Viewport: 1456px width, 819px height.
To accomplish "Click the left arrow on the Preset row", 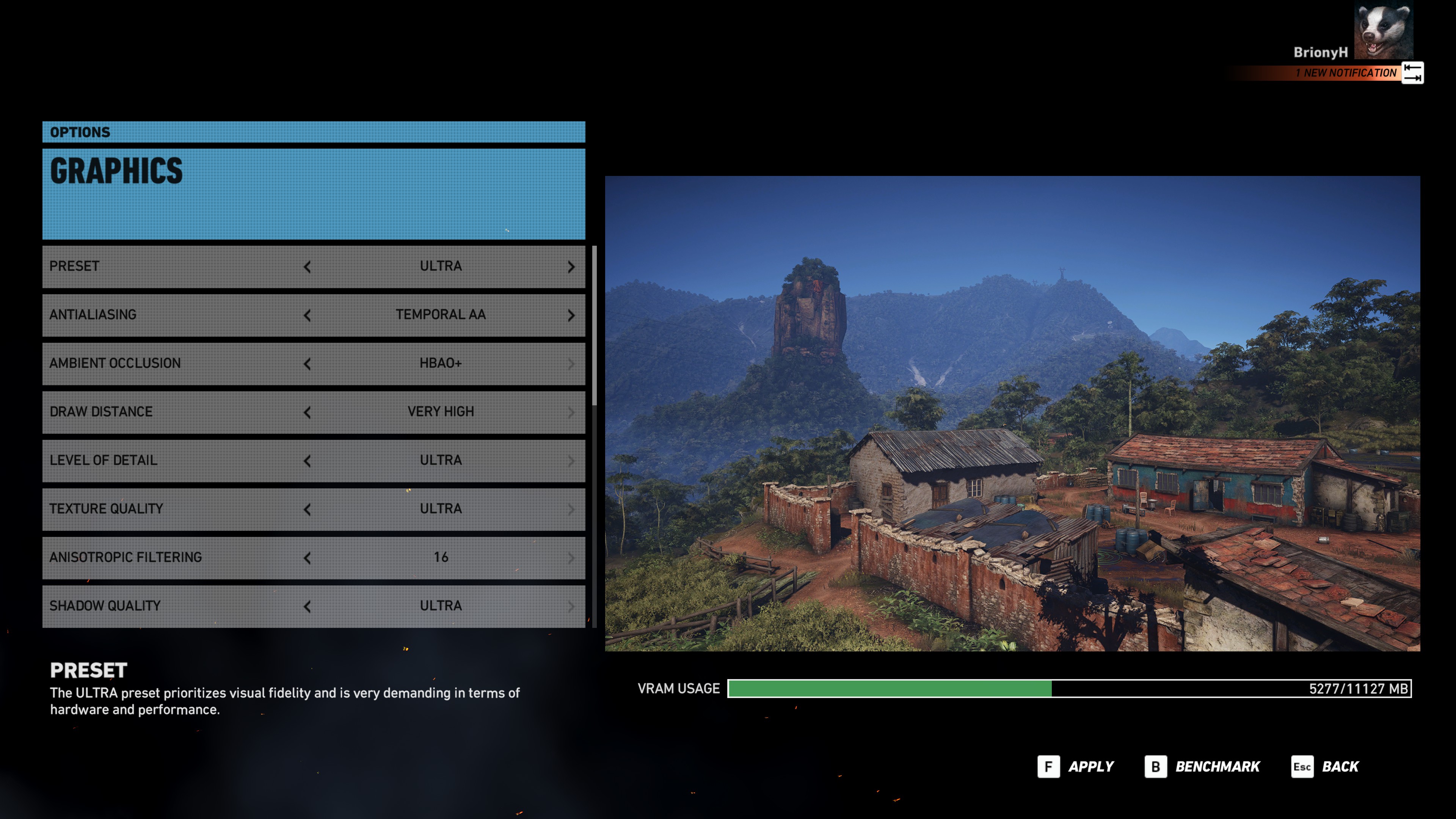I will 307,267.
